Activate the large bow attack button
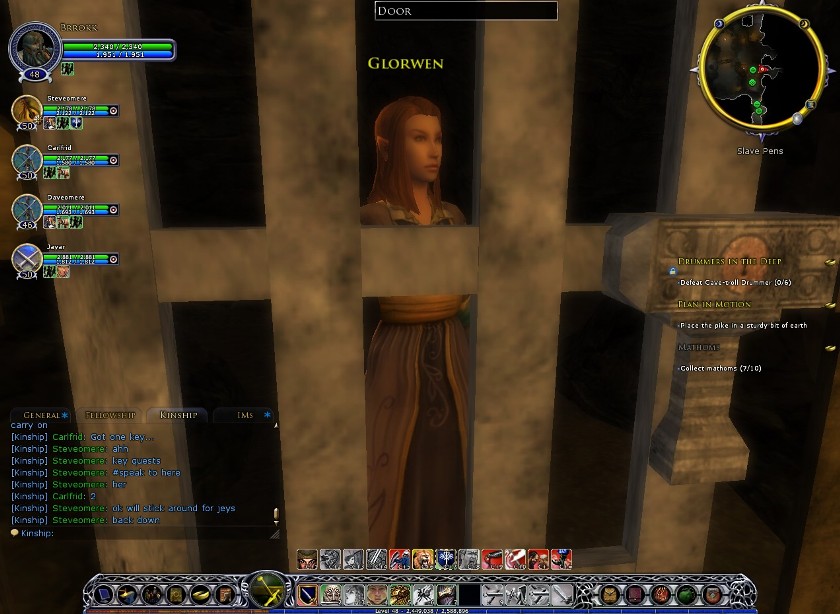The width and height of the screenshot is (840, 614). pos(268,592)
